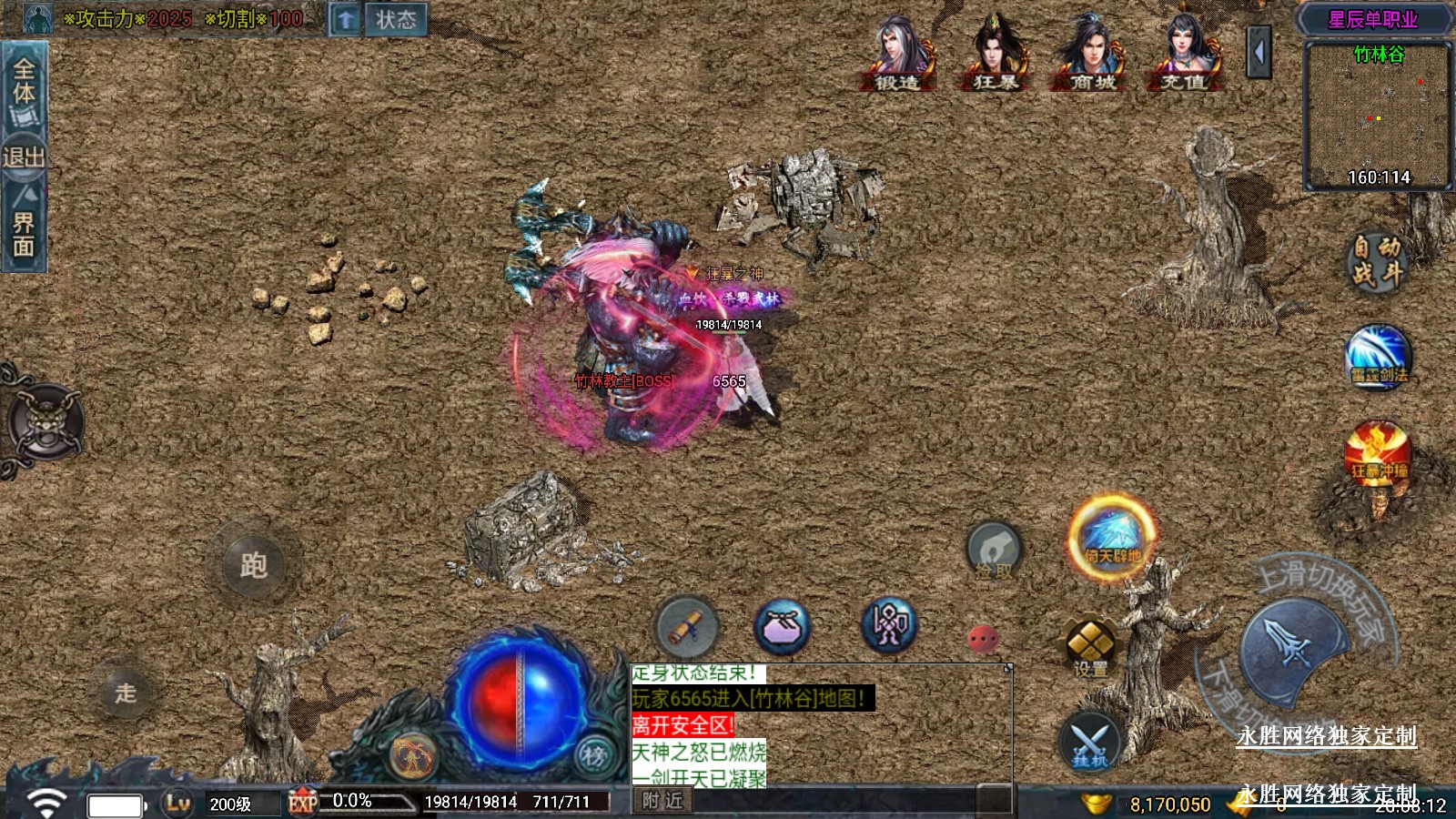The image size is (1456, 819).
Task: Open the 充值 recharge screen
Action: point(1184,55)
